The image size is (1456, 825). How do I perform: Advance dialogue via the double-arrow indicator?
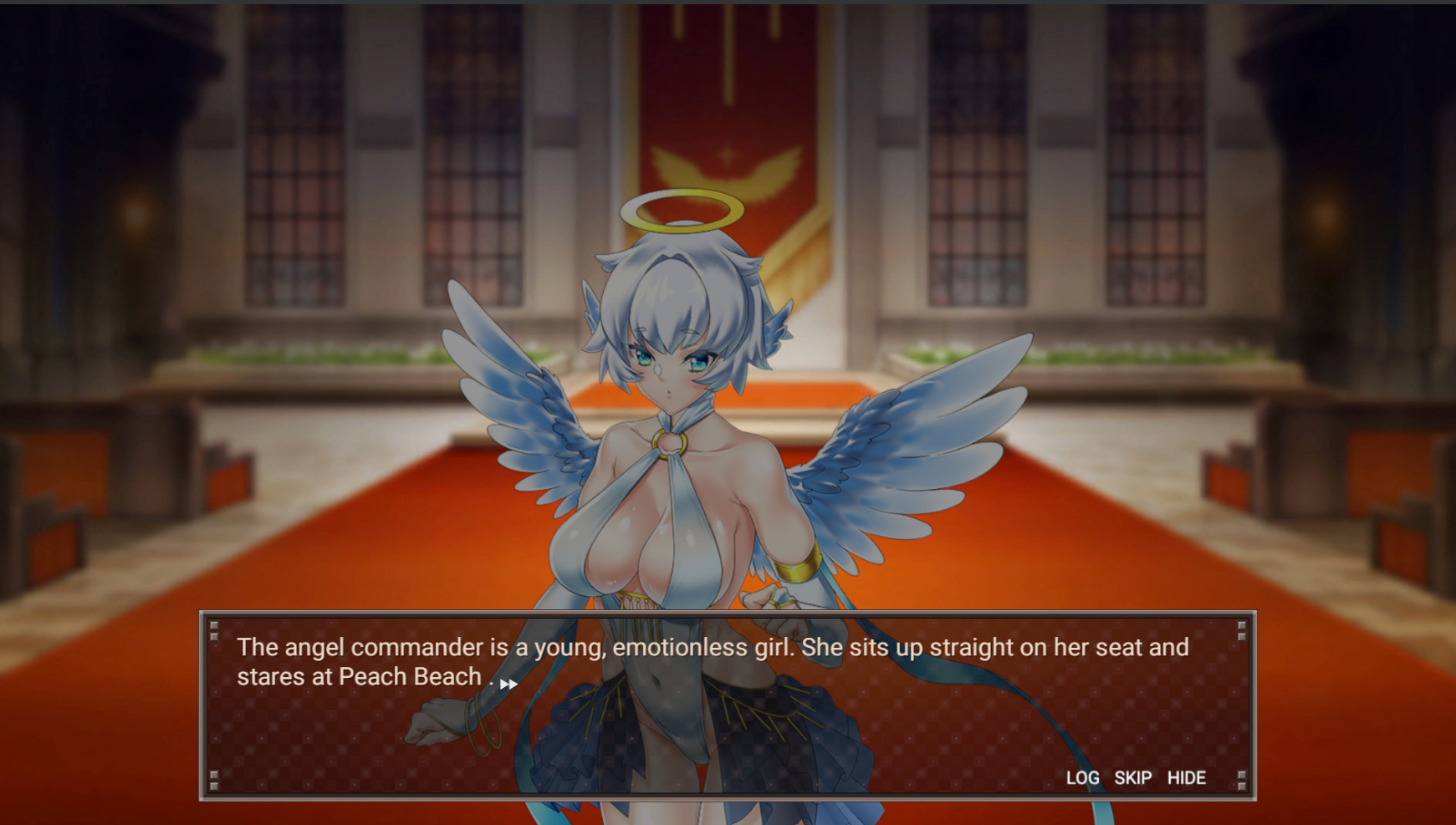click(x=508, y=684)
